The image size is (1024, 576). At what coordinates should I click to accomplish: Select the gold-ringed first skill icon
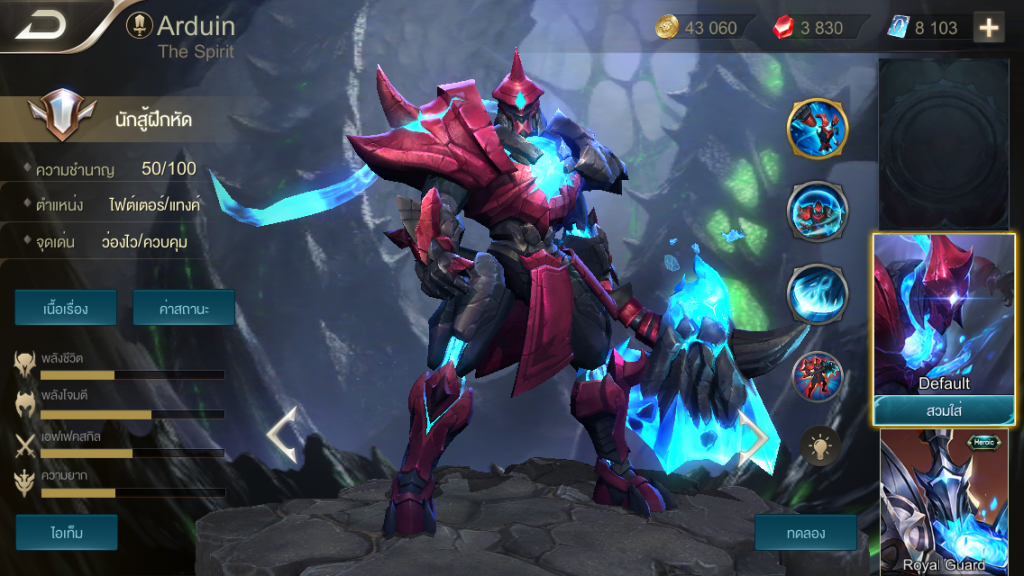click(x=817, y=128)
